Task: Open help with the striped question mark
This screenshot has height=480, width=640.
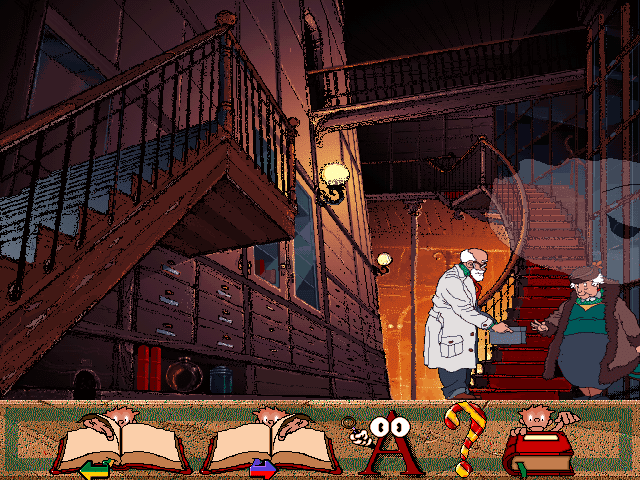Action: pyautogui.click(x=463, y=440)
